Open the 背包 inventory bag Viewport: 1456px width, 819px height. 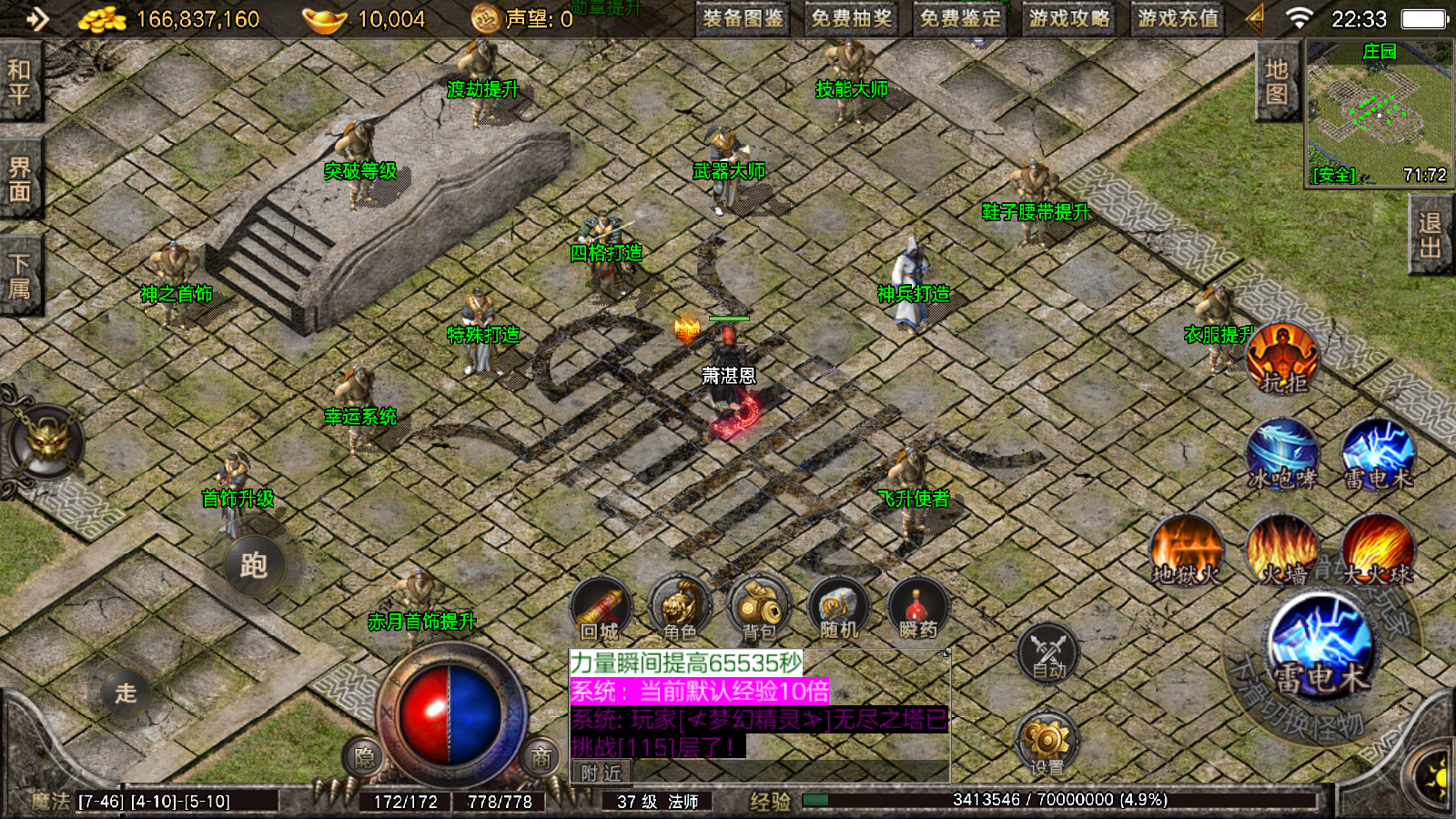click(759, 608)
